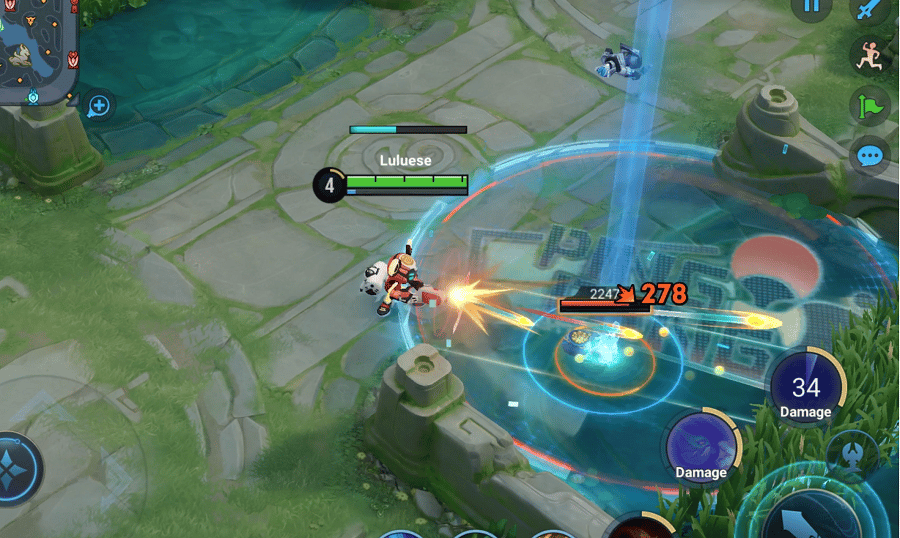The image size is (900, 538).
Task: Send the green flag signal
Action: coord(868,105)
